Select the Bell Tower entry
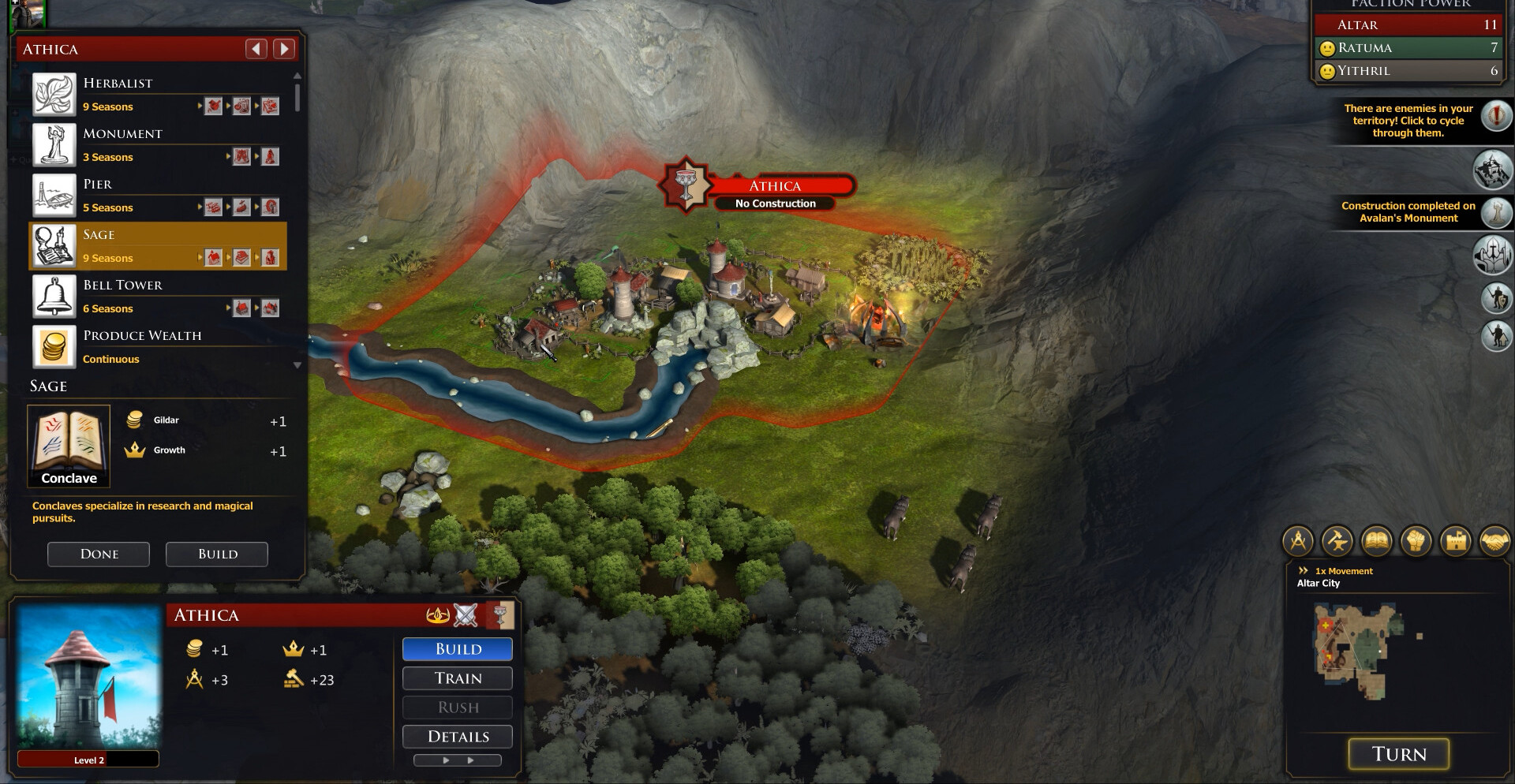1515x784 pixels. click(158, 296)
